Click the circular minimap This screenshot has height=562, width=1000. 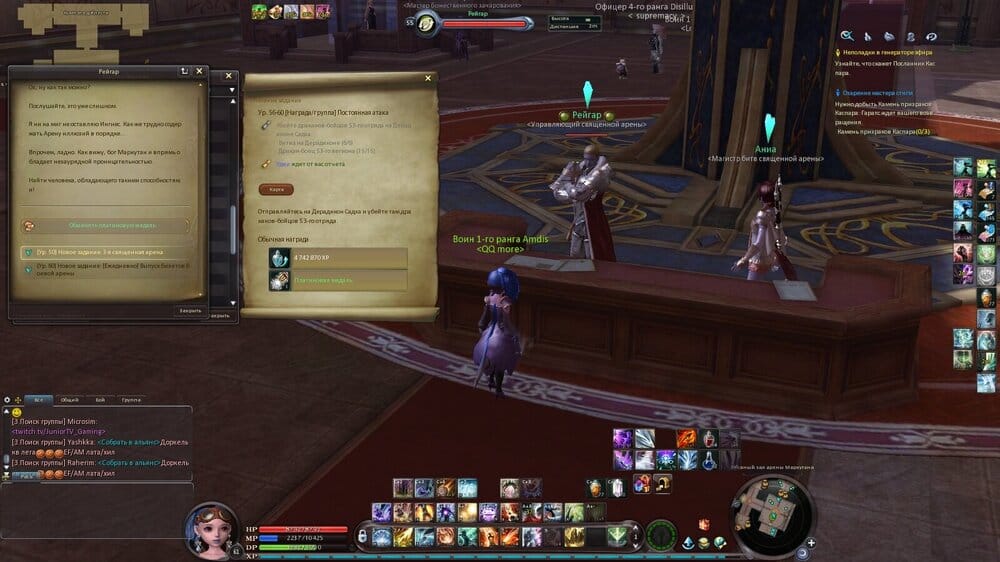click(x=770, y=505)
